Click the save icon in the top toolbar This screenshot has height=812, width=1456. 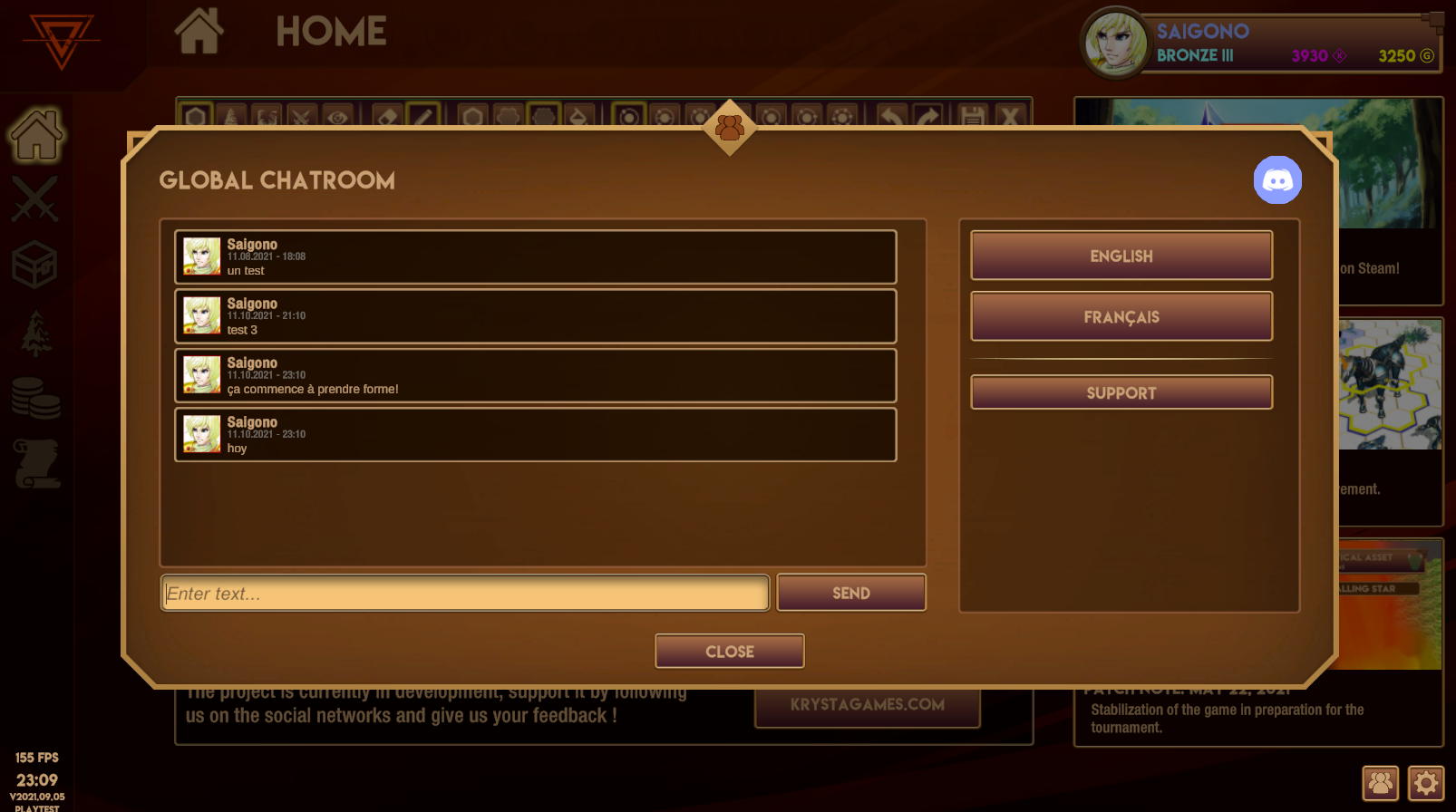point(973,116)
